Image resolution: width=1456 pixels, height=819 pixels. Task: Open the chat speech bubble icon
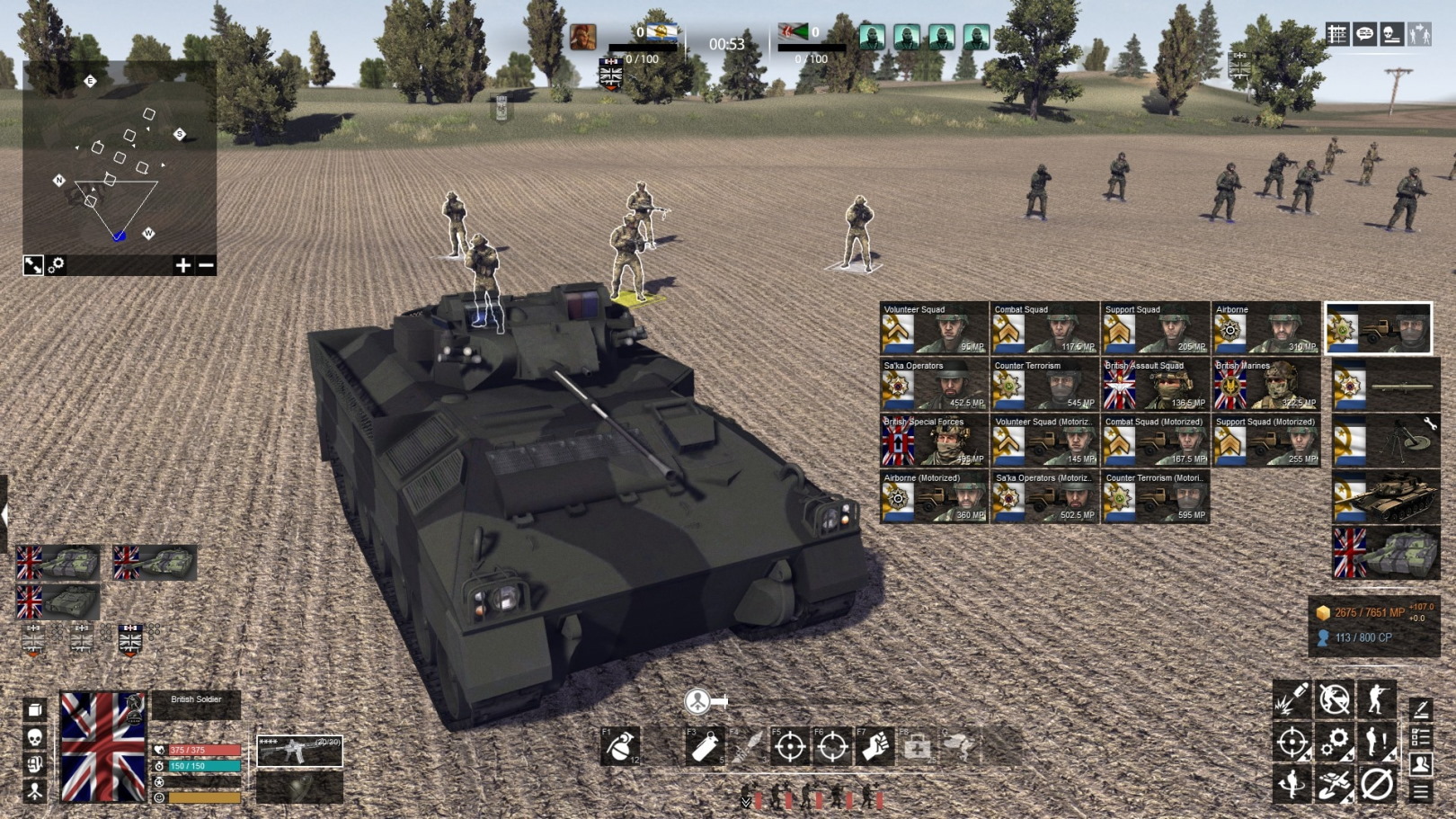tap(1364, 34)
